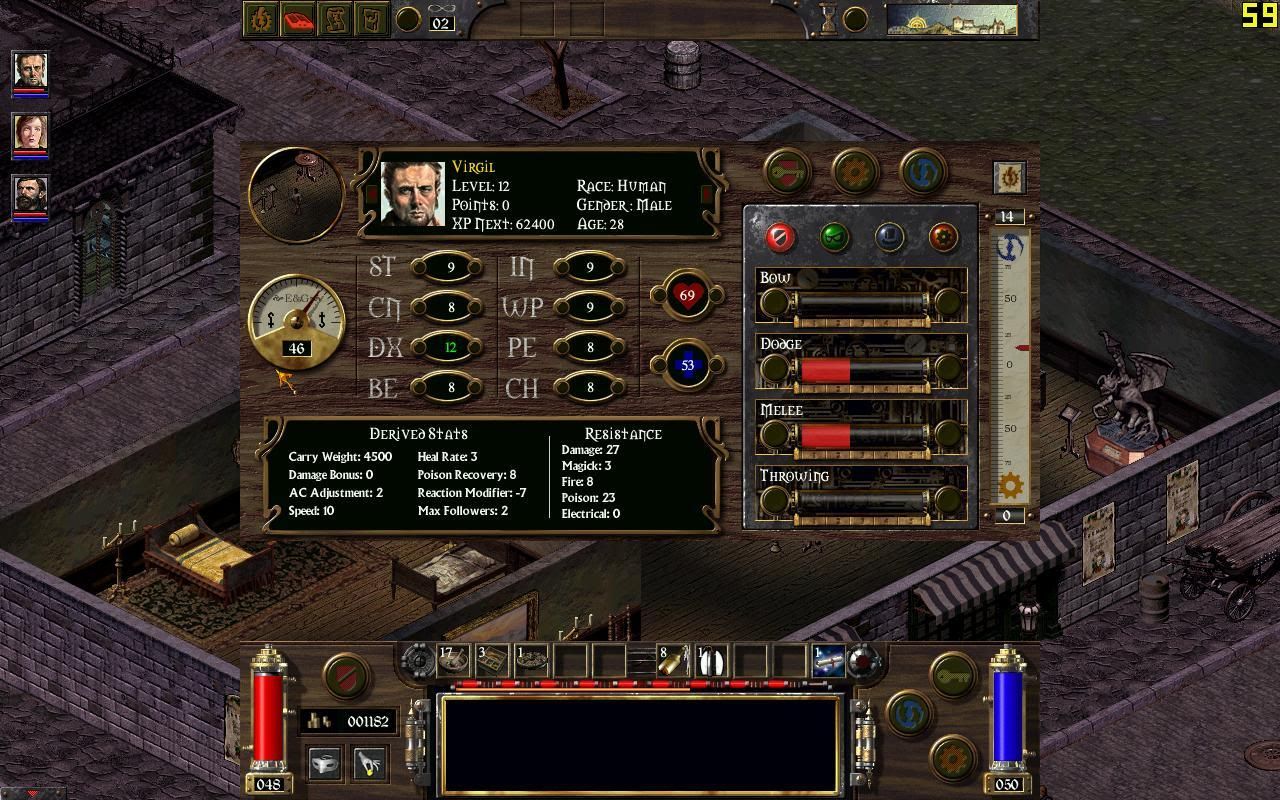Increase the Melee skill

[947, 435]
